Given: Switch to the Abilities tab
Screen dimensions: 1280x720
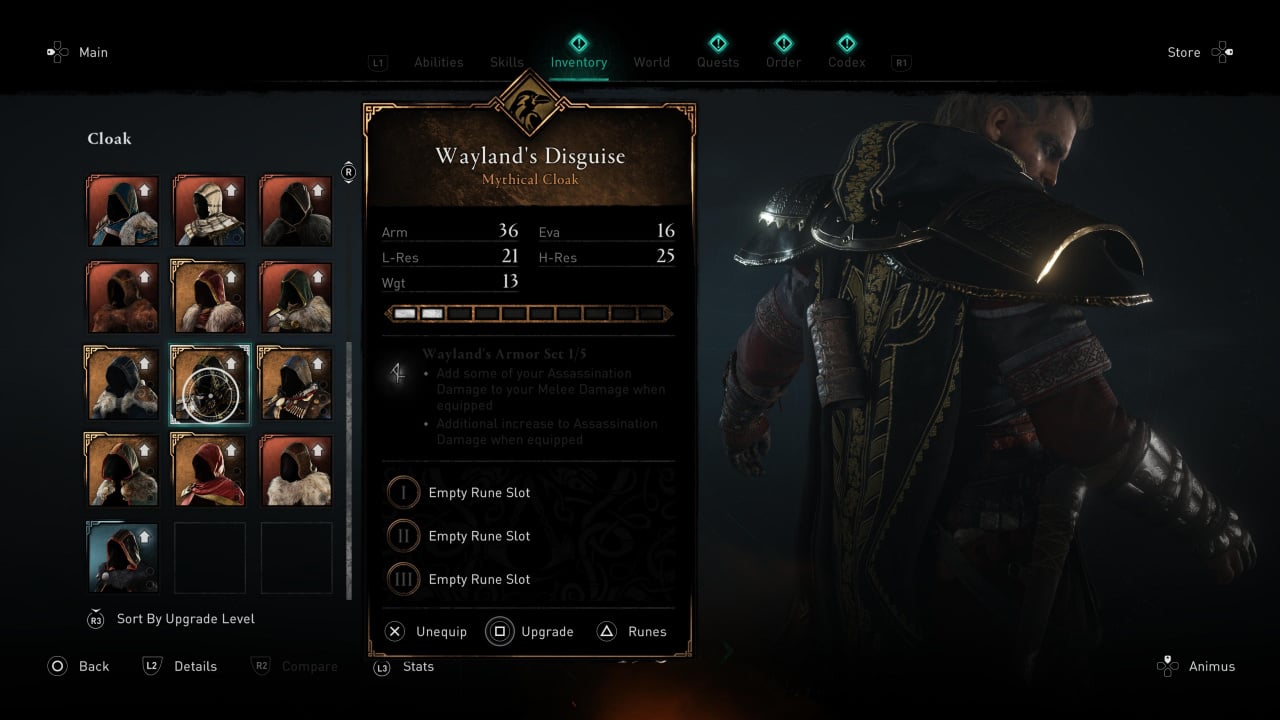Looking at the screenshot, I should coord(438,62).
